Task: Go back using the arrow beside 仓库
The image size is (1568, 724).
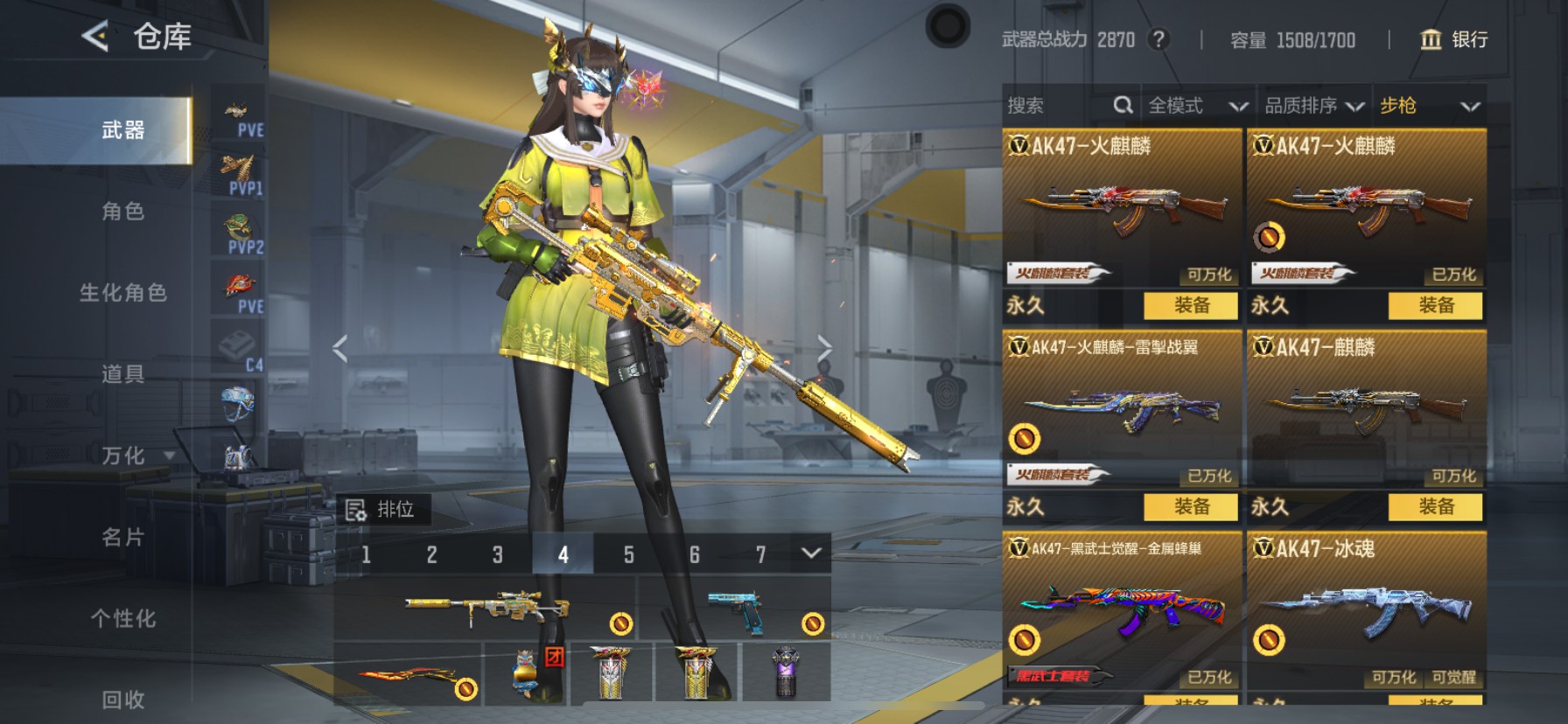Action: 94,36
